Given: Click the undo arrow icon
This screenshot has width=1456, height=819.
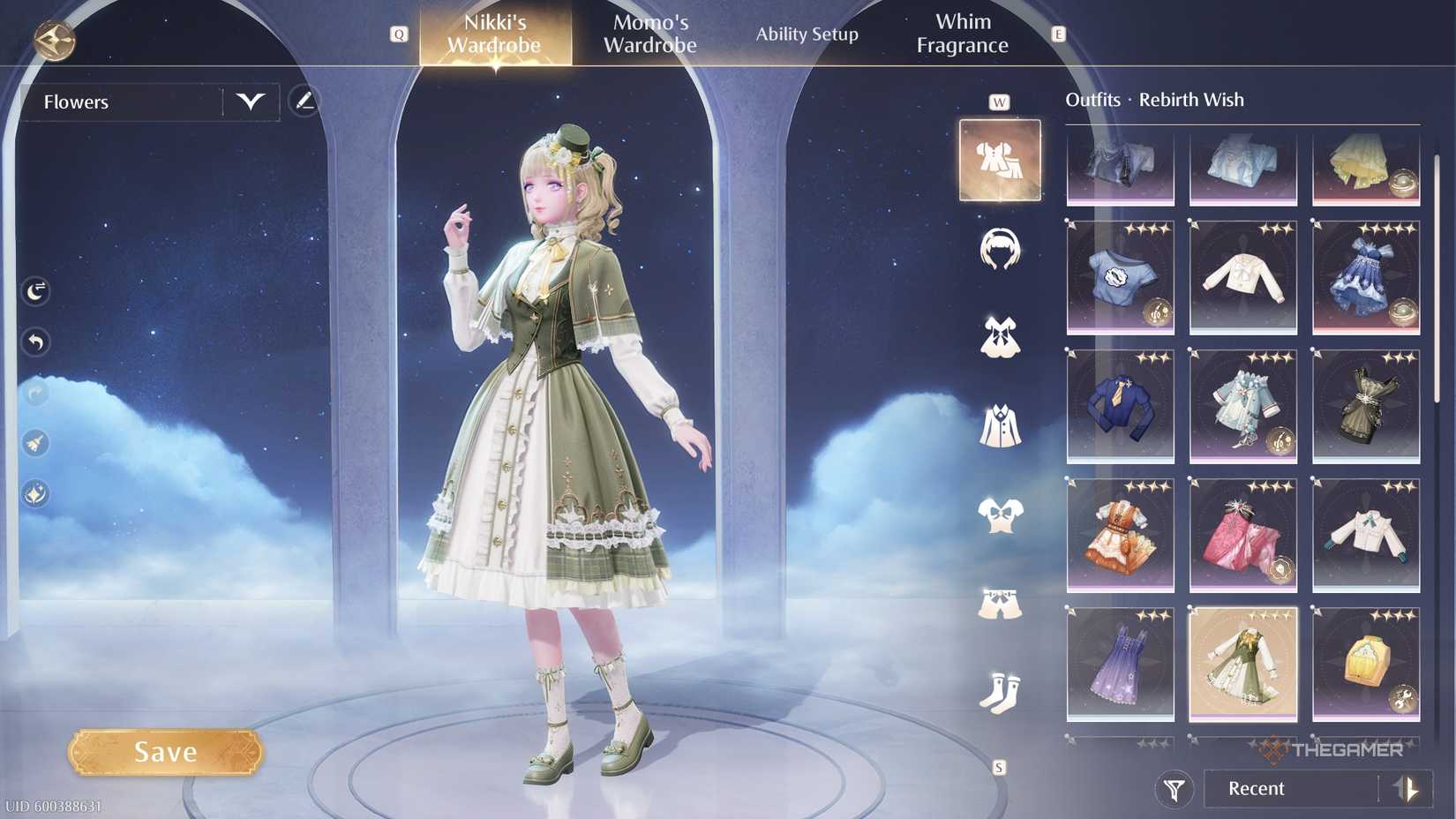Looking at the screenshot, I should tap(35, 342).
